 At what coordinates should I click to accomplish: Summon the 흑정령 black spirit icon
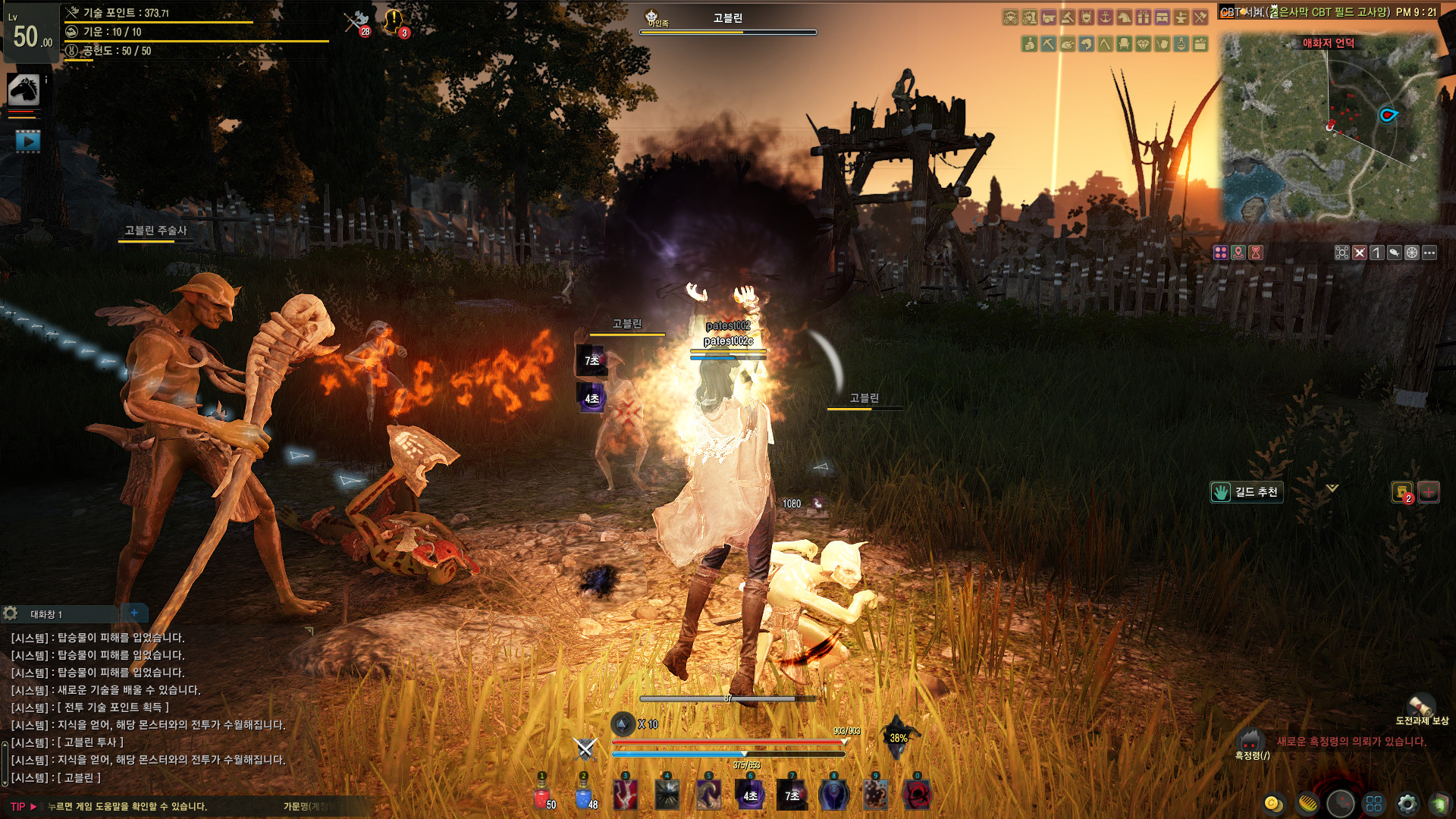(1250, 739)
